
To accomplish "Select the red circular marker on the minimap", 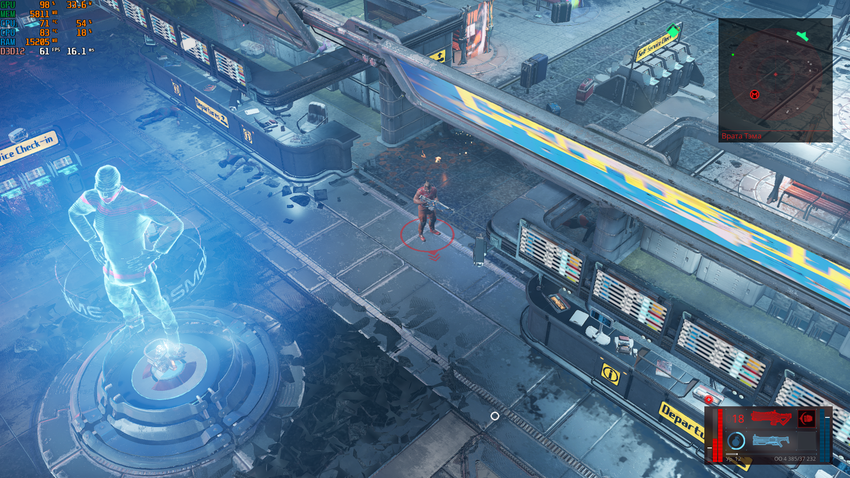I will (x=755, y=94).
